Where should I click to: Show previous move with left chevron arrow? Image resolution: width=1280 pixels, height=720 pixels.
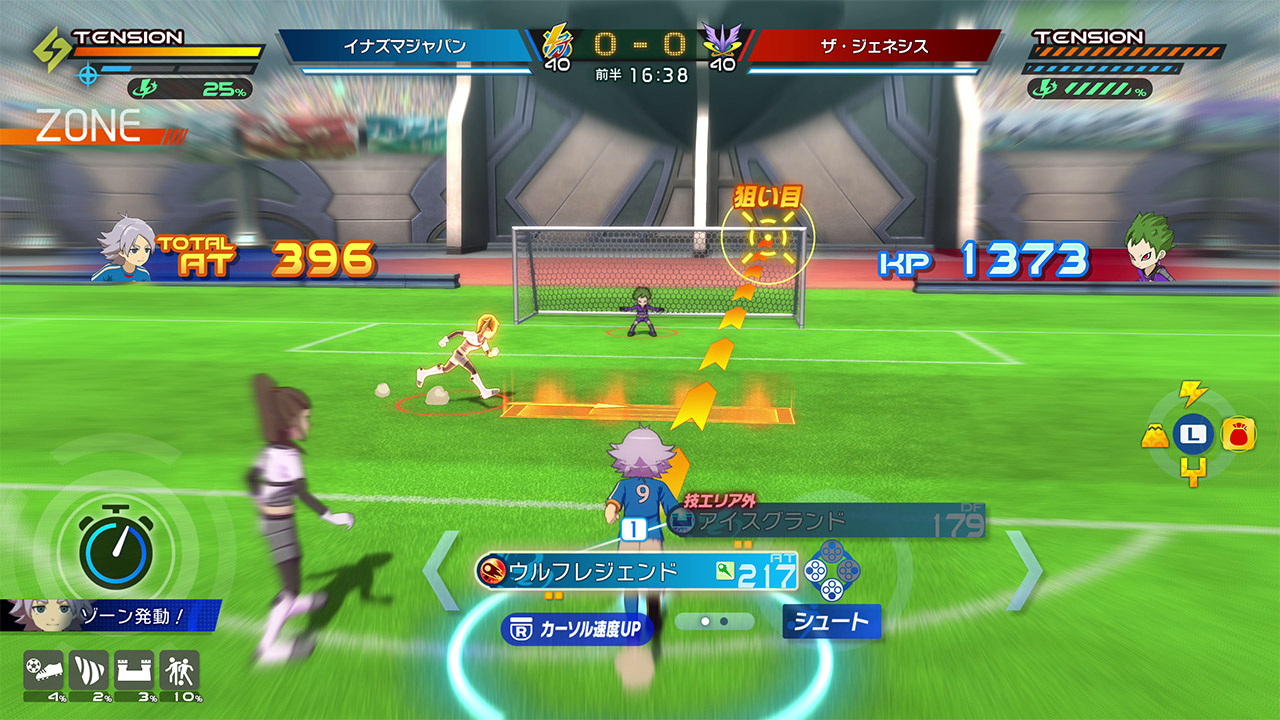[441, 570]
